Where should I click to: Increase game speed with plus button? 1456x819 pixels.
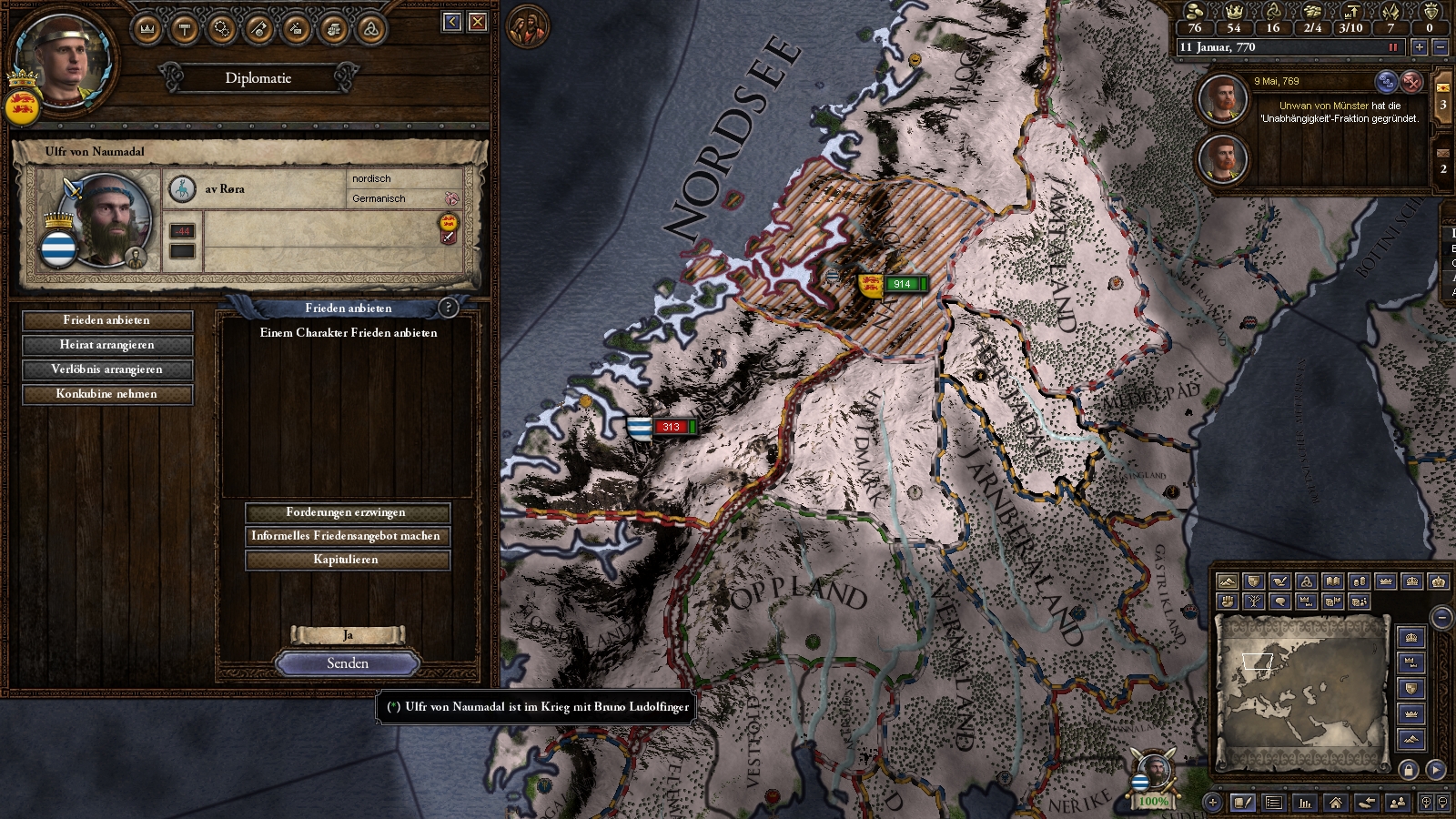[1419, 47]
